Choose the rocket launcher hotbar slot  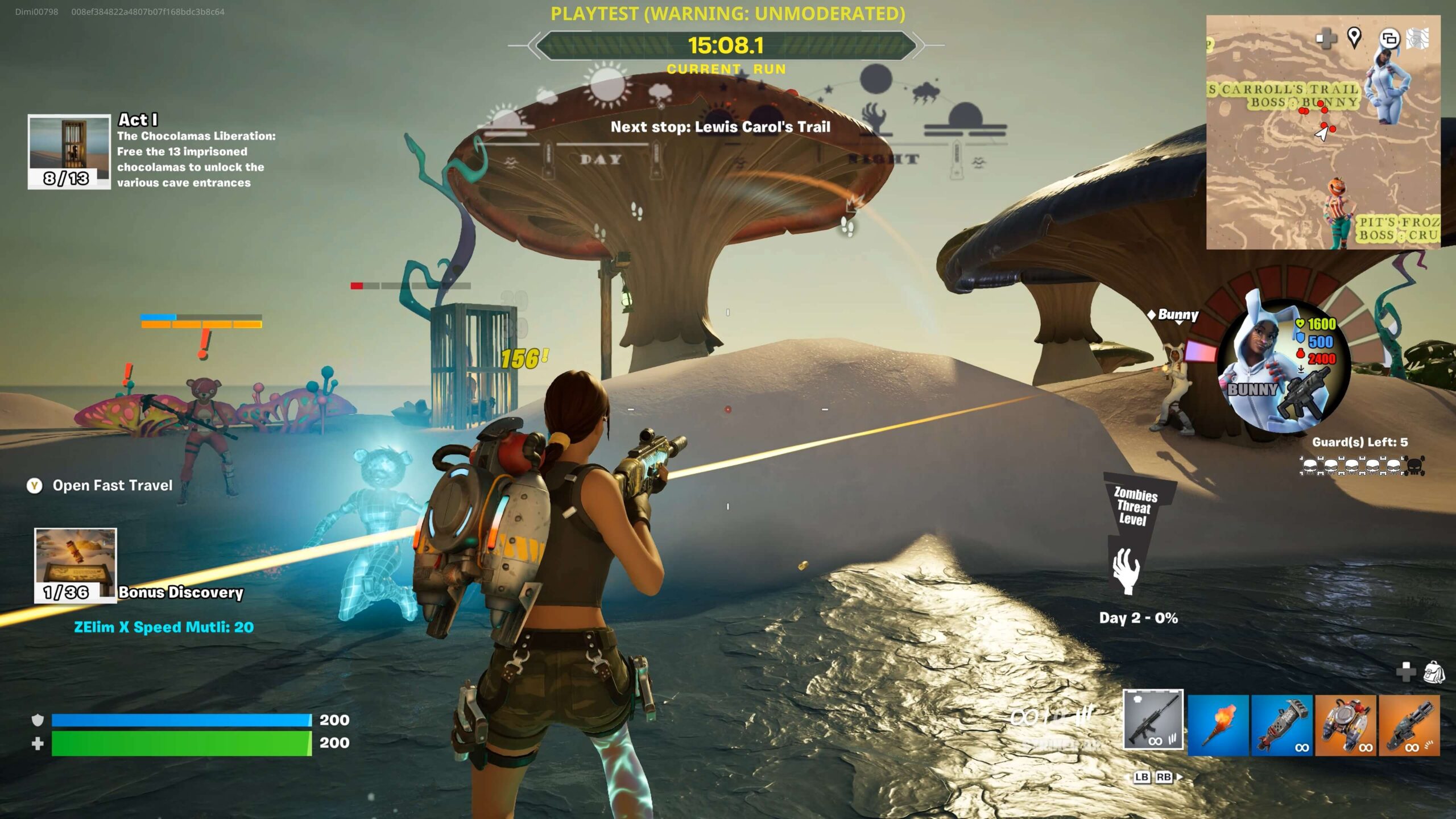click(1282, 725)
